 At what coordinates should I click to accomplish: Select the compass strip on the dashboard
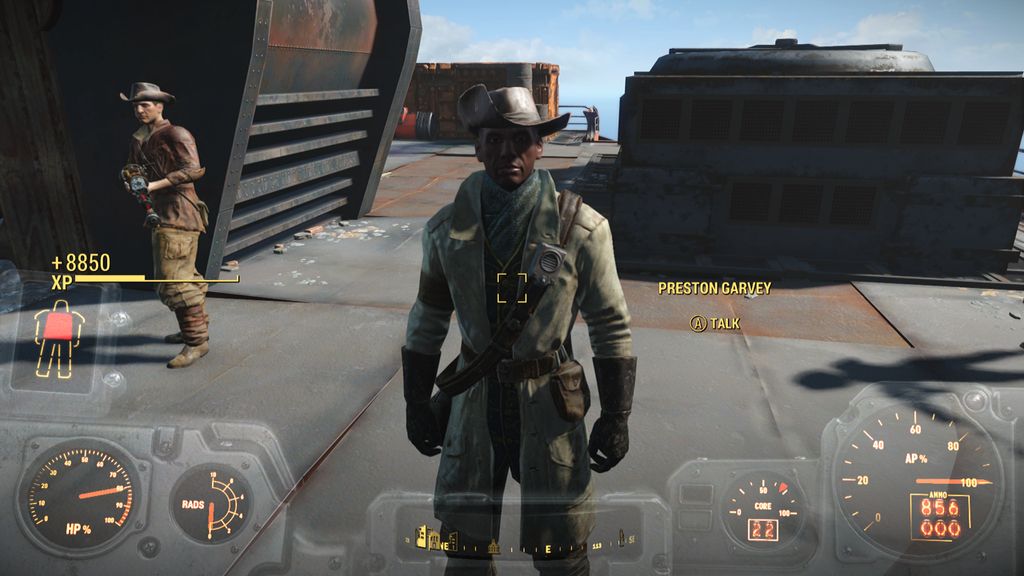tap(518, 543)
